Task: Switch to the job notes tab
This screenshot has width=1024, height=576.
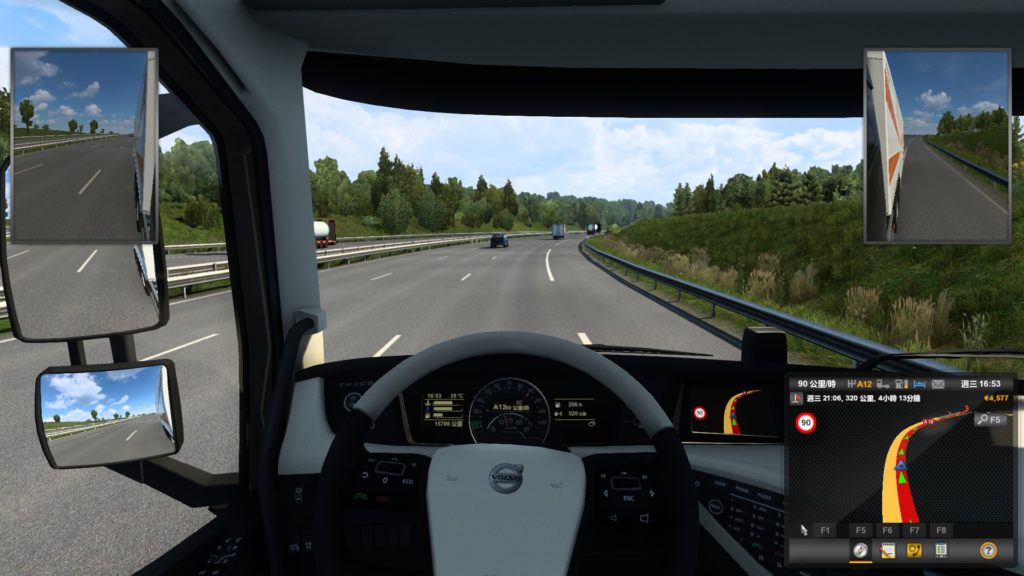Action: click(x=887, y=550)
